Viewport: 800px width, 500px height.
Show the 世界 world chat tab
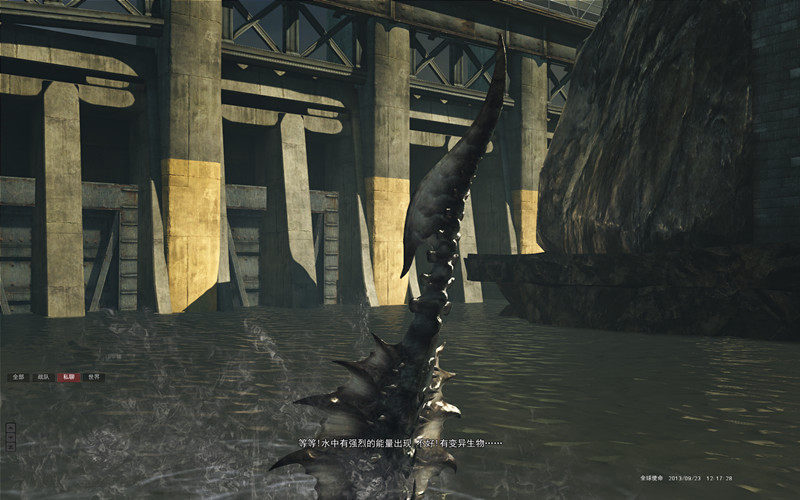click(x=93, y=377)
